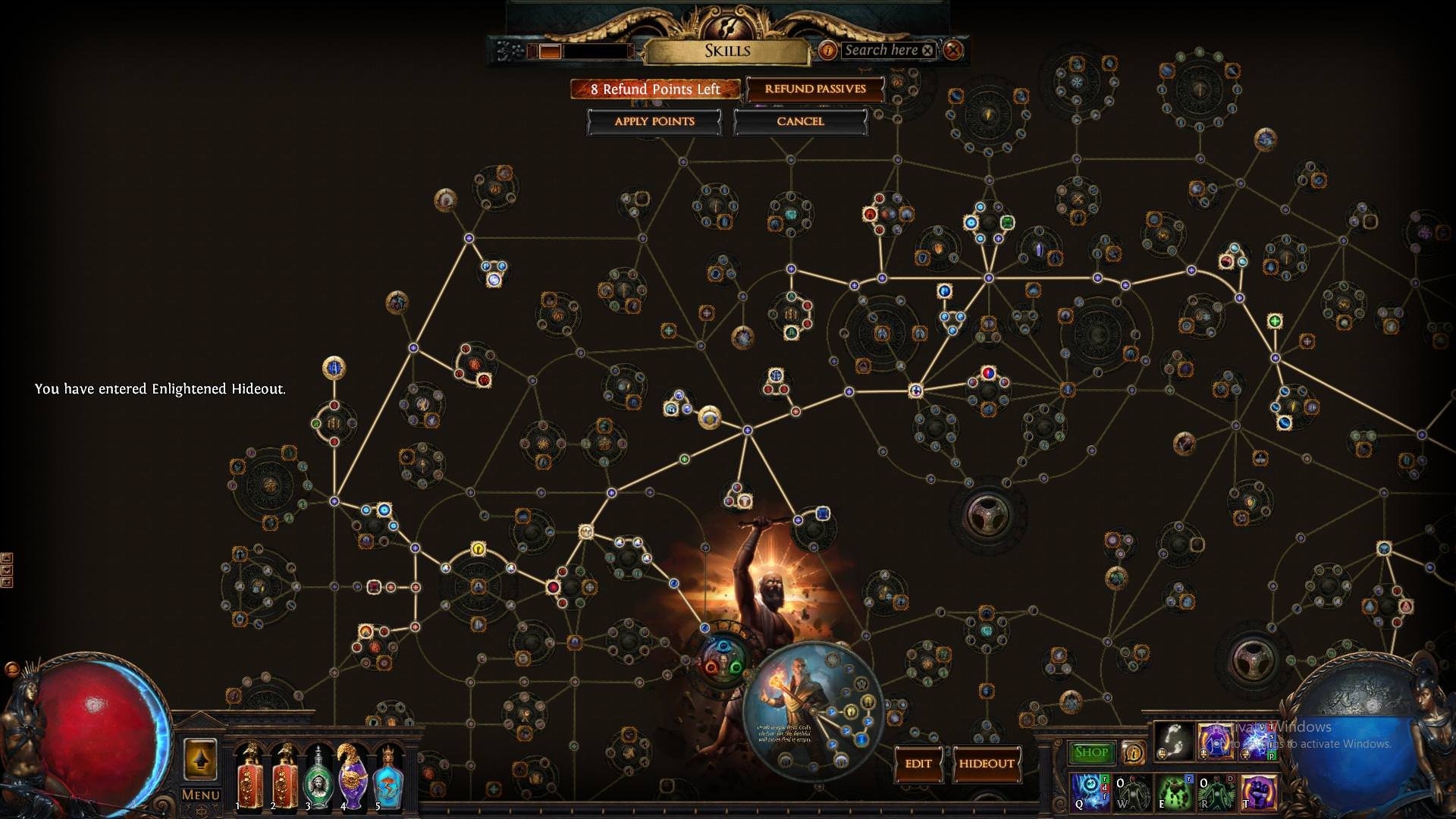Focus the 'Search here' passive search field

point(880,50)
